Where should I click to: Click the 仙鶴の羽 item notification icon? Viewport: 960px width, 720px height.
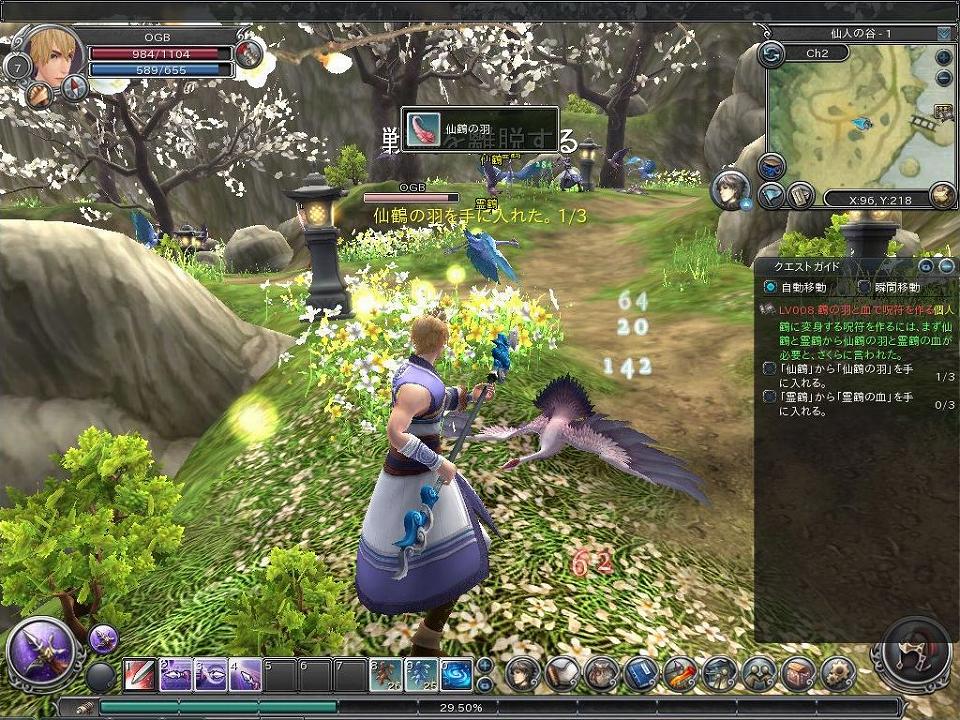[421, 130]
